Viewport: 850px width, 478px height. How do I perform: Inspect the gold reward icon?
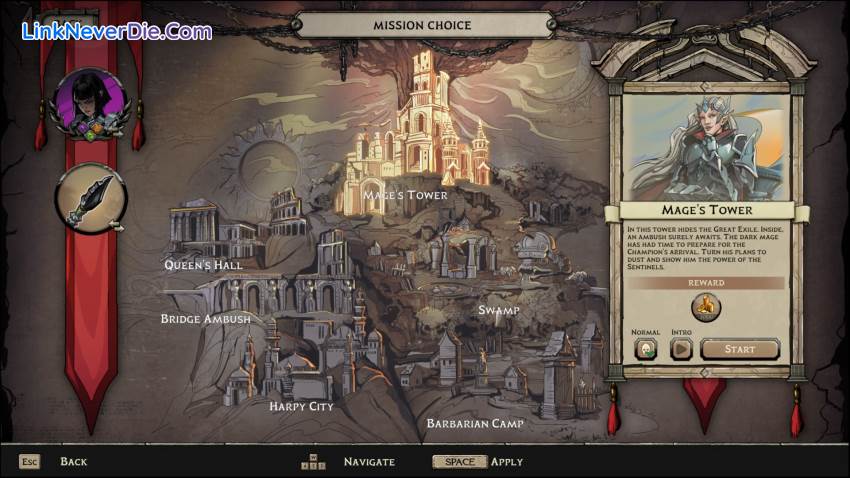click(x=705, y=307)
